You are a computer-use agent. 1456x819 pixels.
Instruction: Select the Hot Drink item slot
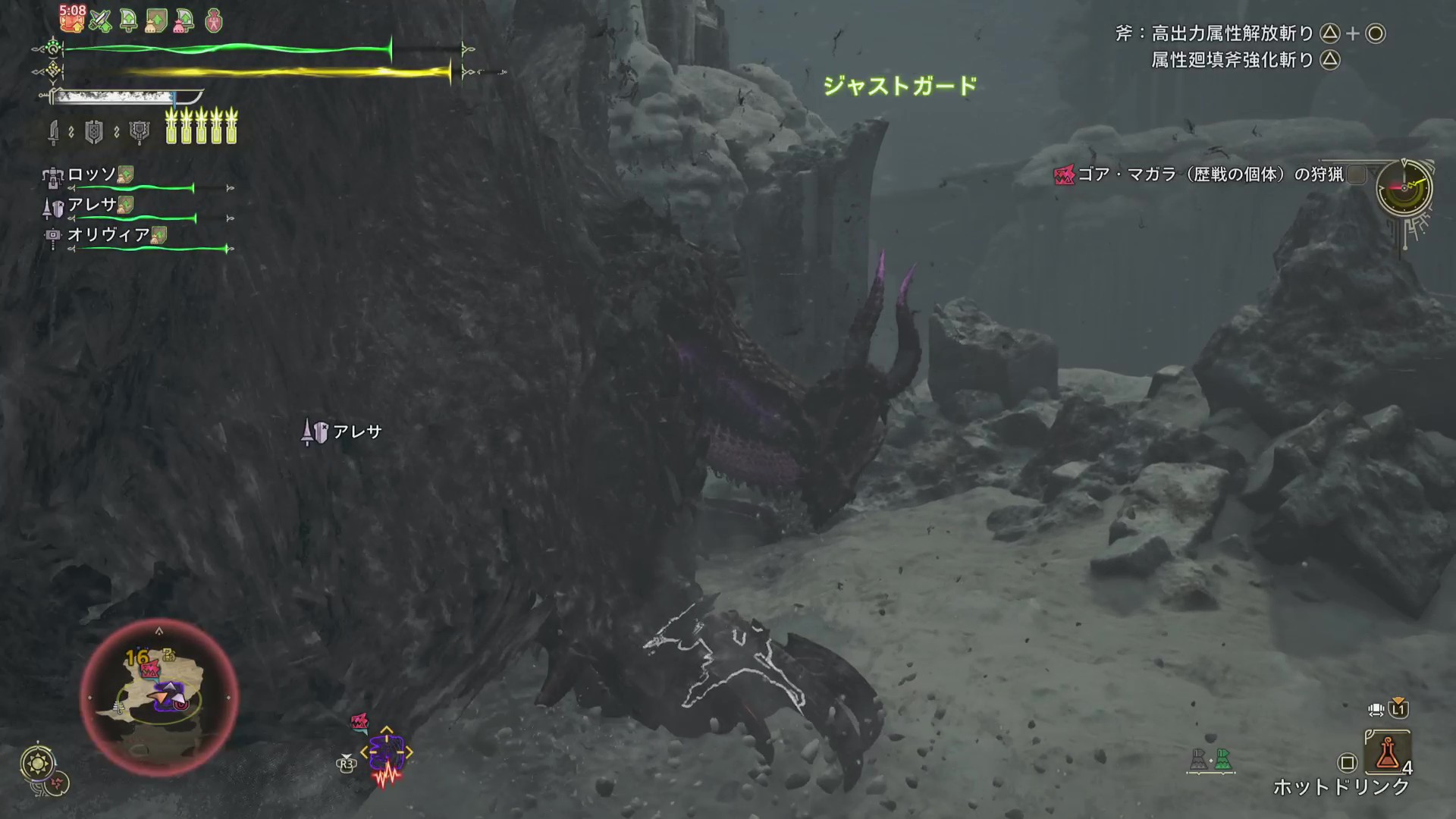(1387, 753)
